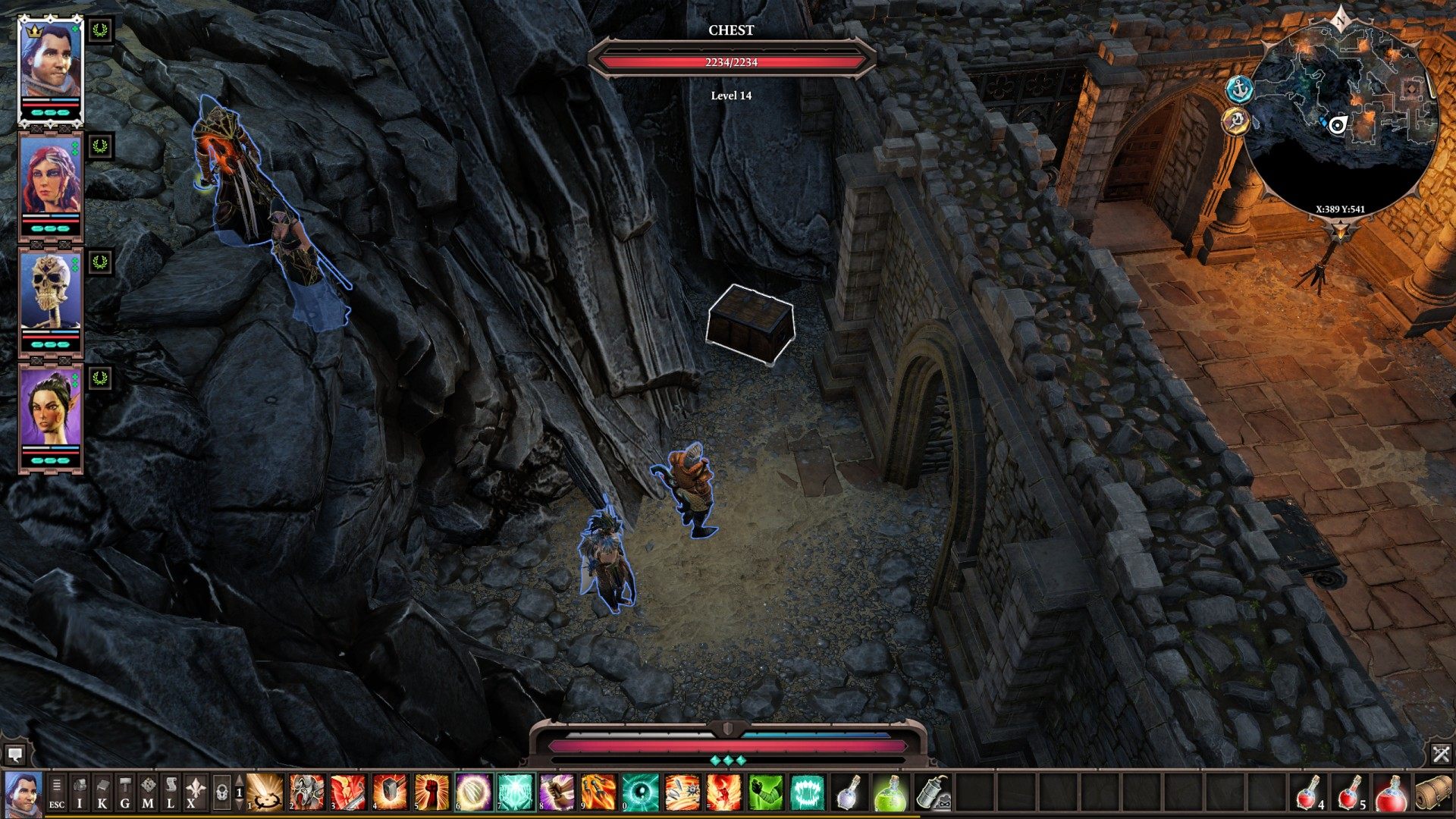
Task: Open the ESC game menu button
Action: coord(57,793)
